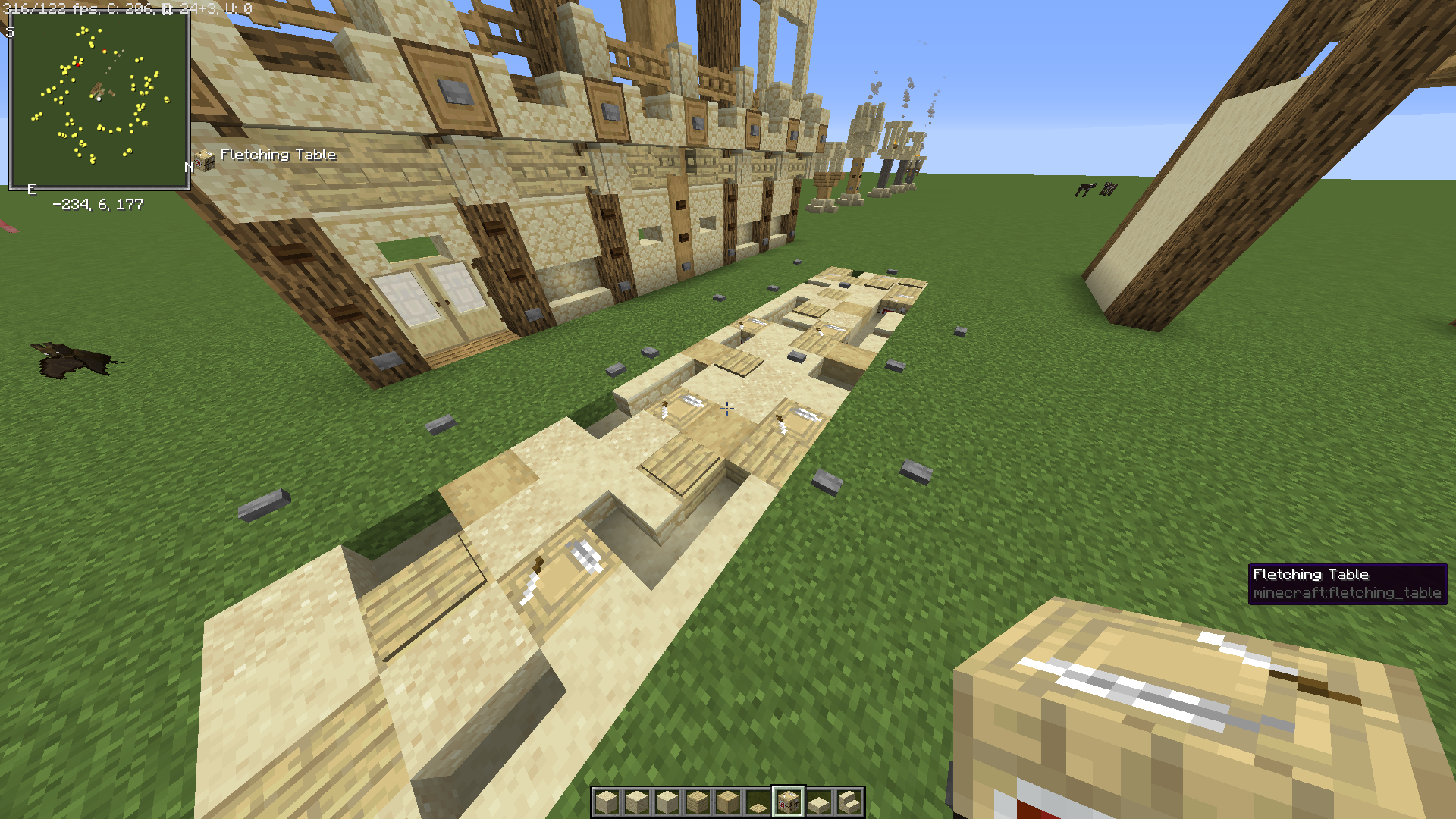Screen dimensions: 1456x819
Task: Select the wood log item in the hotbar
Action: (728, 802)
